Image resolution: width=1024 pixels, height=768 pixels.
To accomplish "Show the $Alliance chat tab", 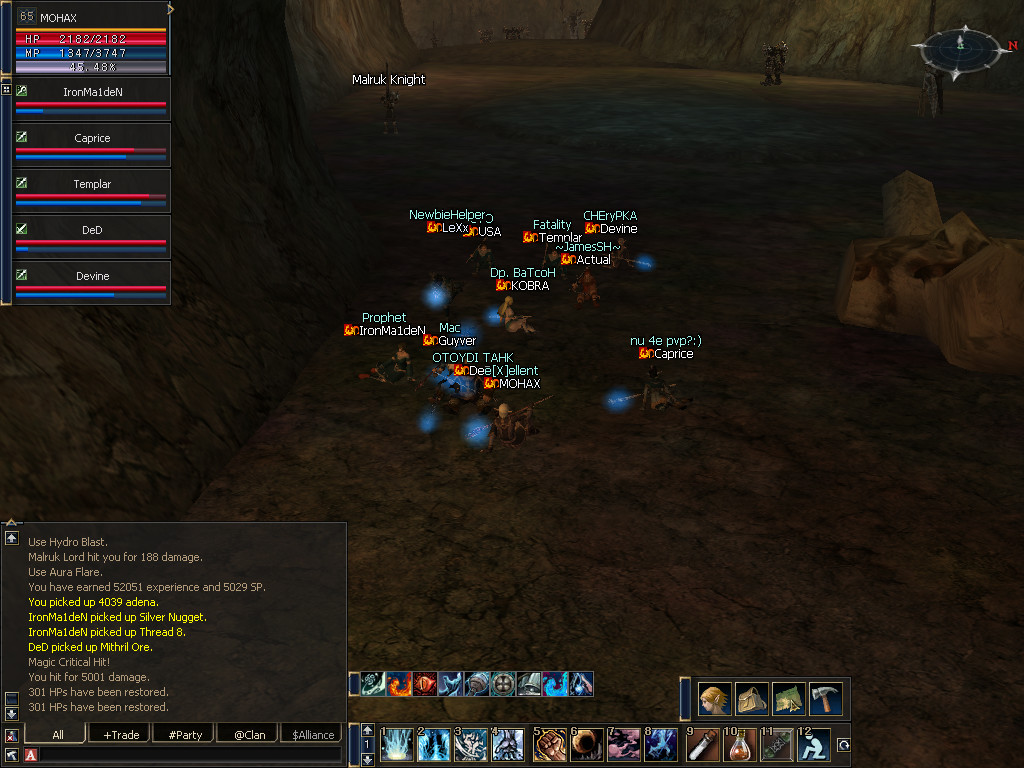I will 313,735.
